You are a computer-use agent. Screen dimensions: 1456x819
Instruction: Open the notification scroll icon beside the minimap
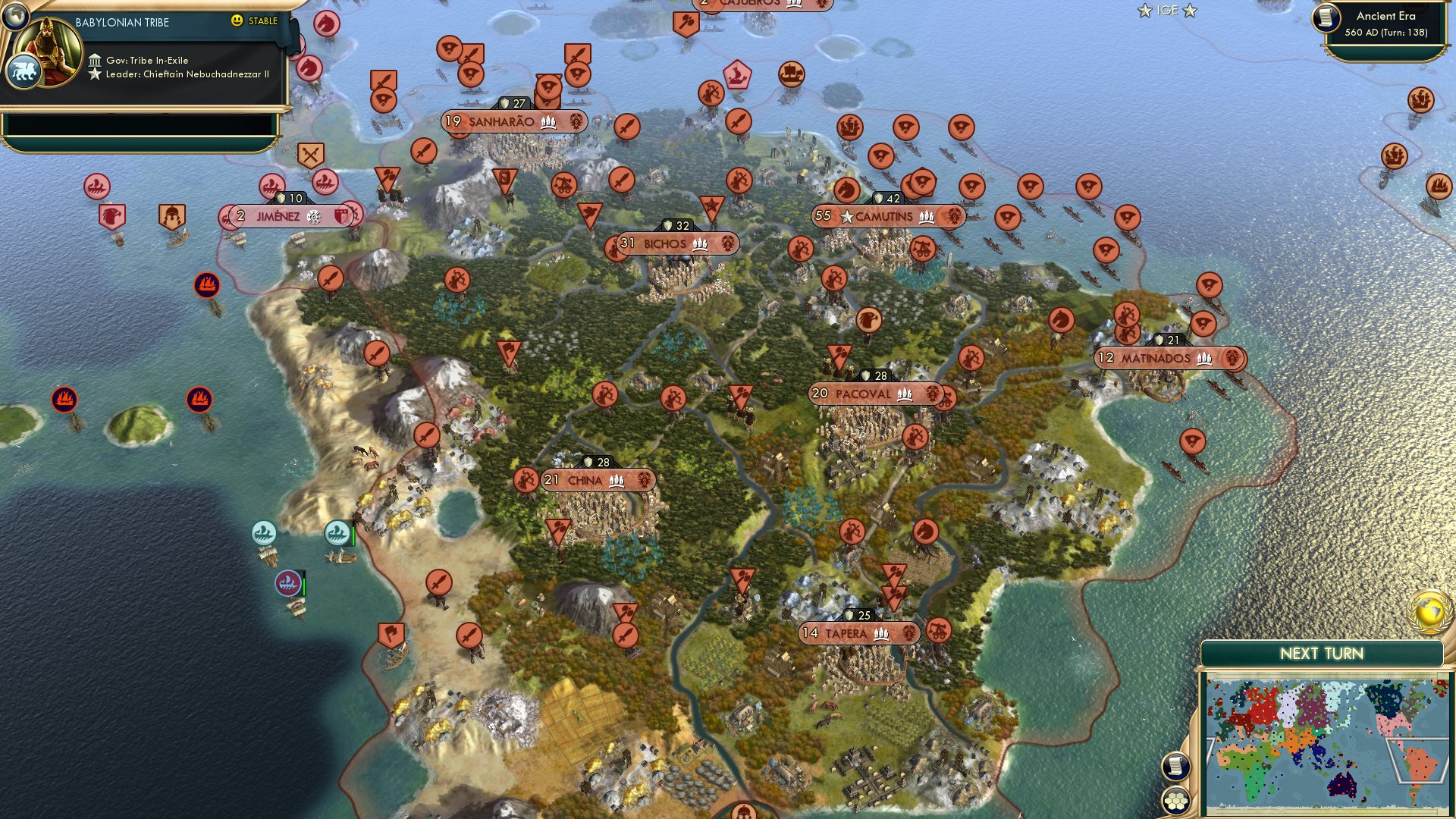point(1177,767)
